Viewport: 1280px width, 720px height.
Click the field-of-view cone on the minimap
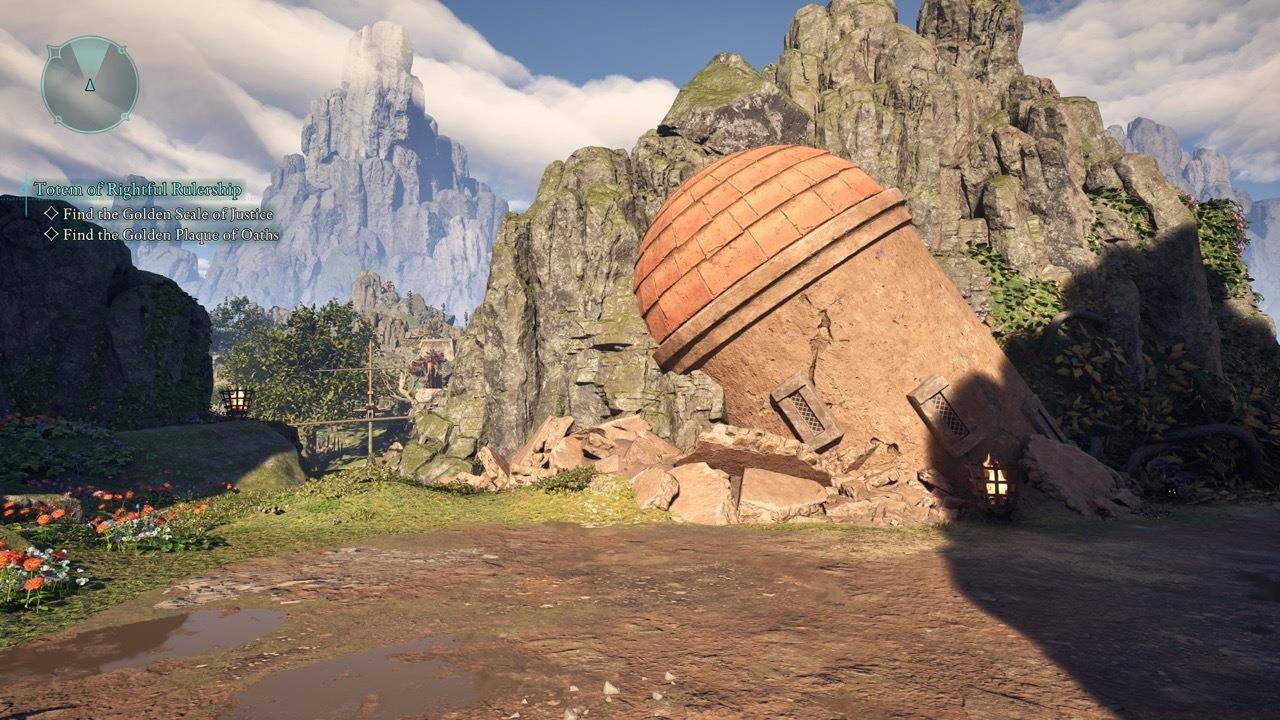(x=88, y=58)
